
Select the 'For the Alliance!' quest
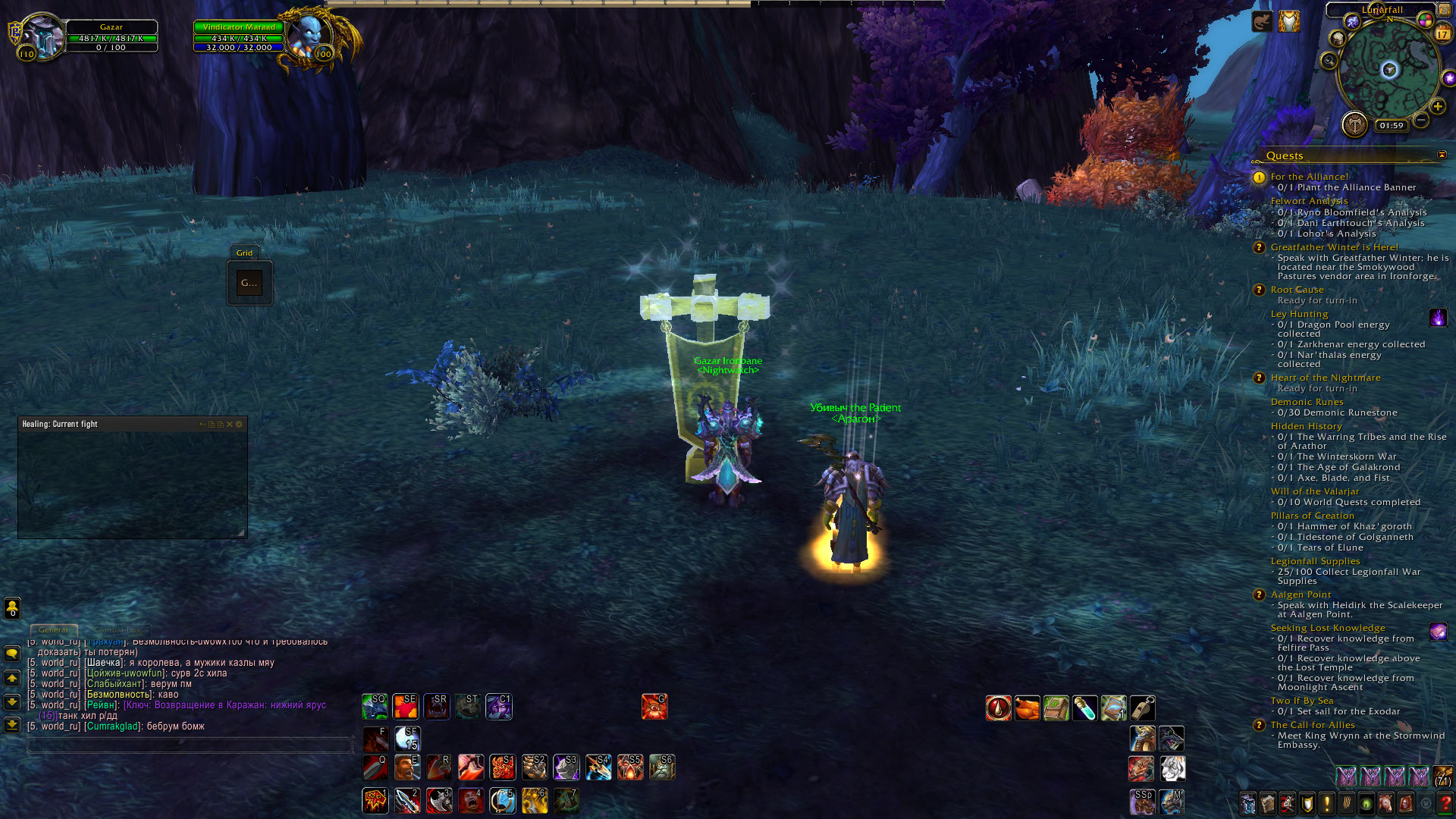[1309, 177]
